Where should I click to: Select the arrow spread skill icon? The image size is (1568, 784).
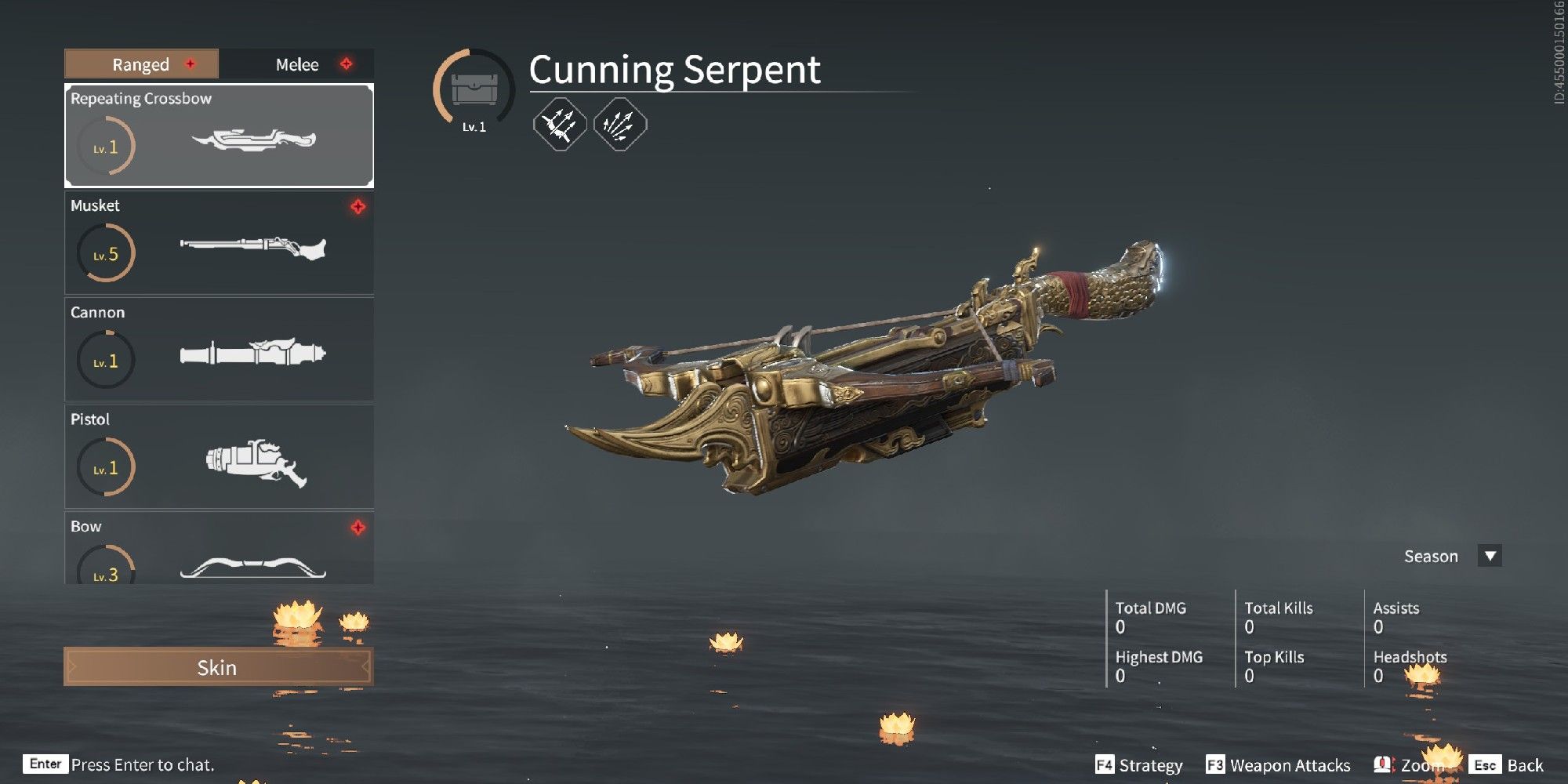(619, 125)
